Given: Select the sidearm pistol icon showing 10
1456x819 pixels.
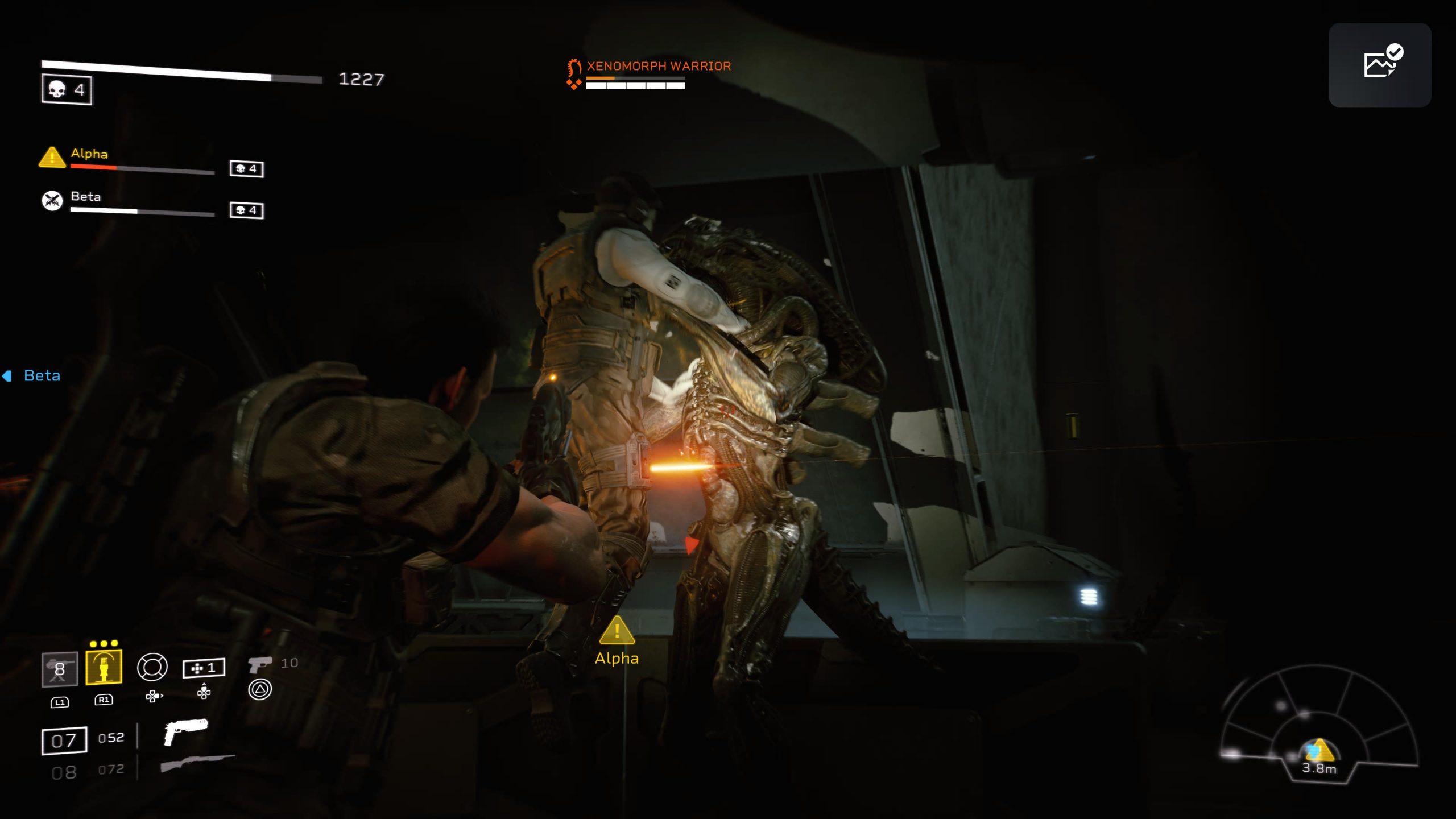Looking at the screenshot, I should 260,664.
